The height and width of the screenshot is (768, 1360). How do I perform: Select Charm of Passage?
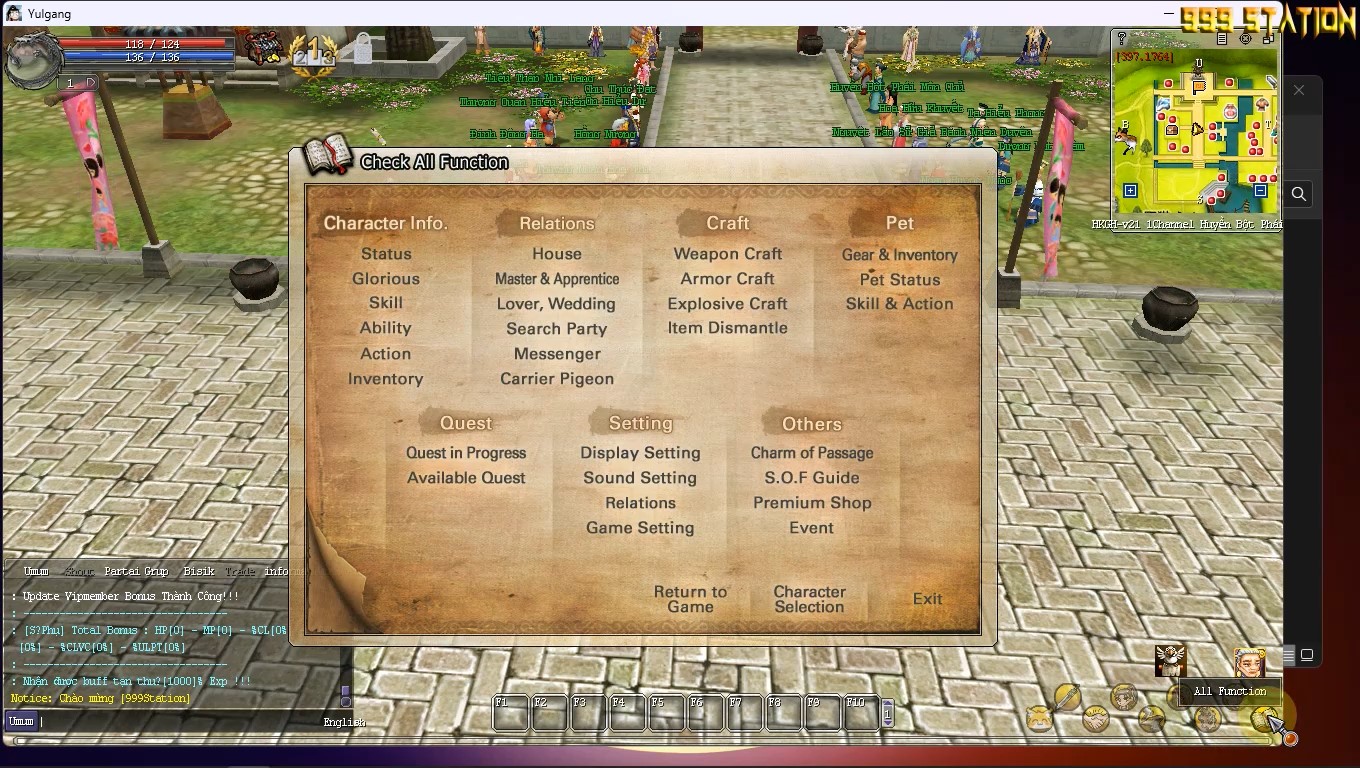(x=812, y=453)
